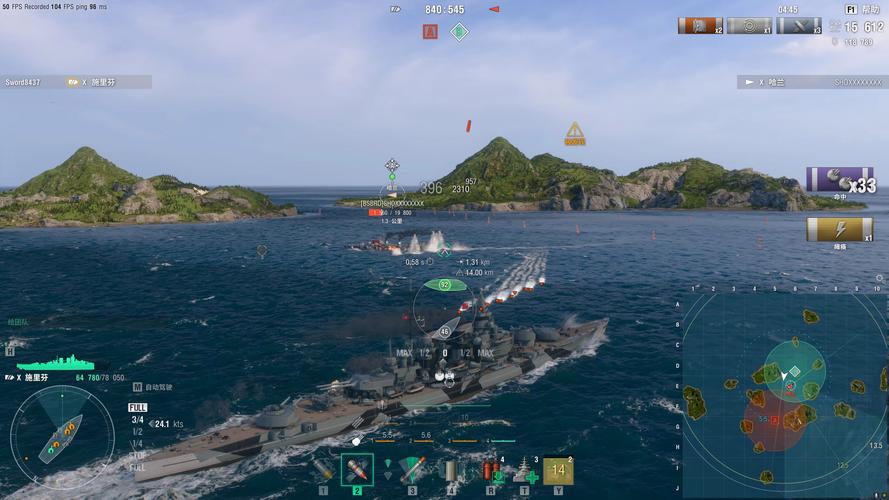The image size is (889, 500).
Task: Use the Repair Party consumable
Action: [x=525, y=469]
